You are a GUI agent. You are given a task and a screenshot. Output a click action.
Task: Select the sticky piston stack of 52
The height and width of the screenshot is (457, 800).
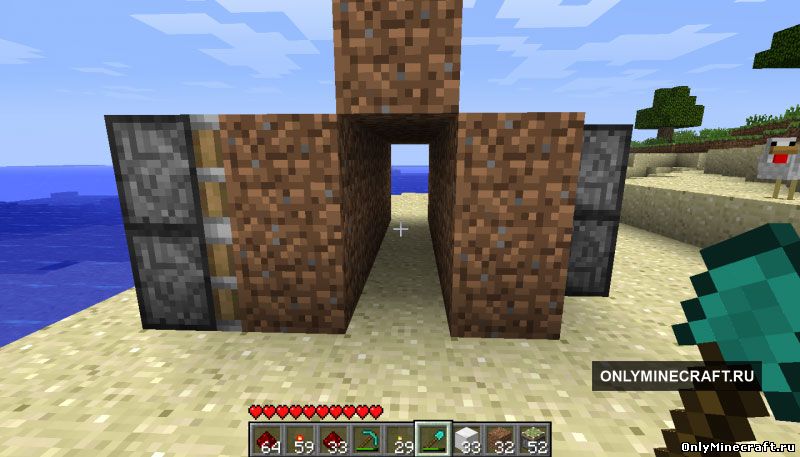pos(533,436)
